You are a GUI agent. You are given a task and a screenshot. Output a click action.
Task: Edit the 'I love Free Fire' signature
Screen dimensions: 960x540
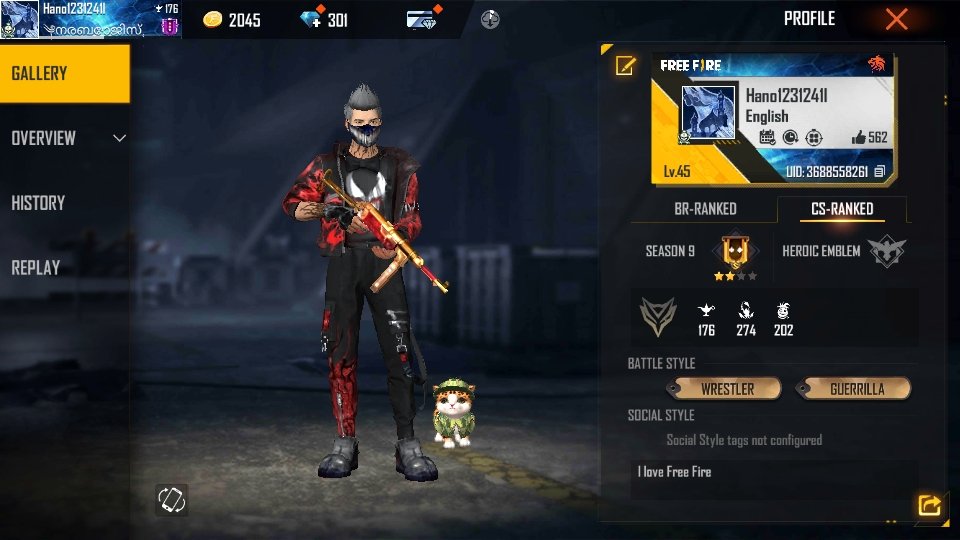775,472
